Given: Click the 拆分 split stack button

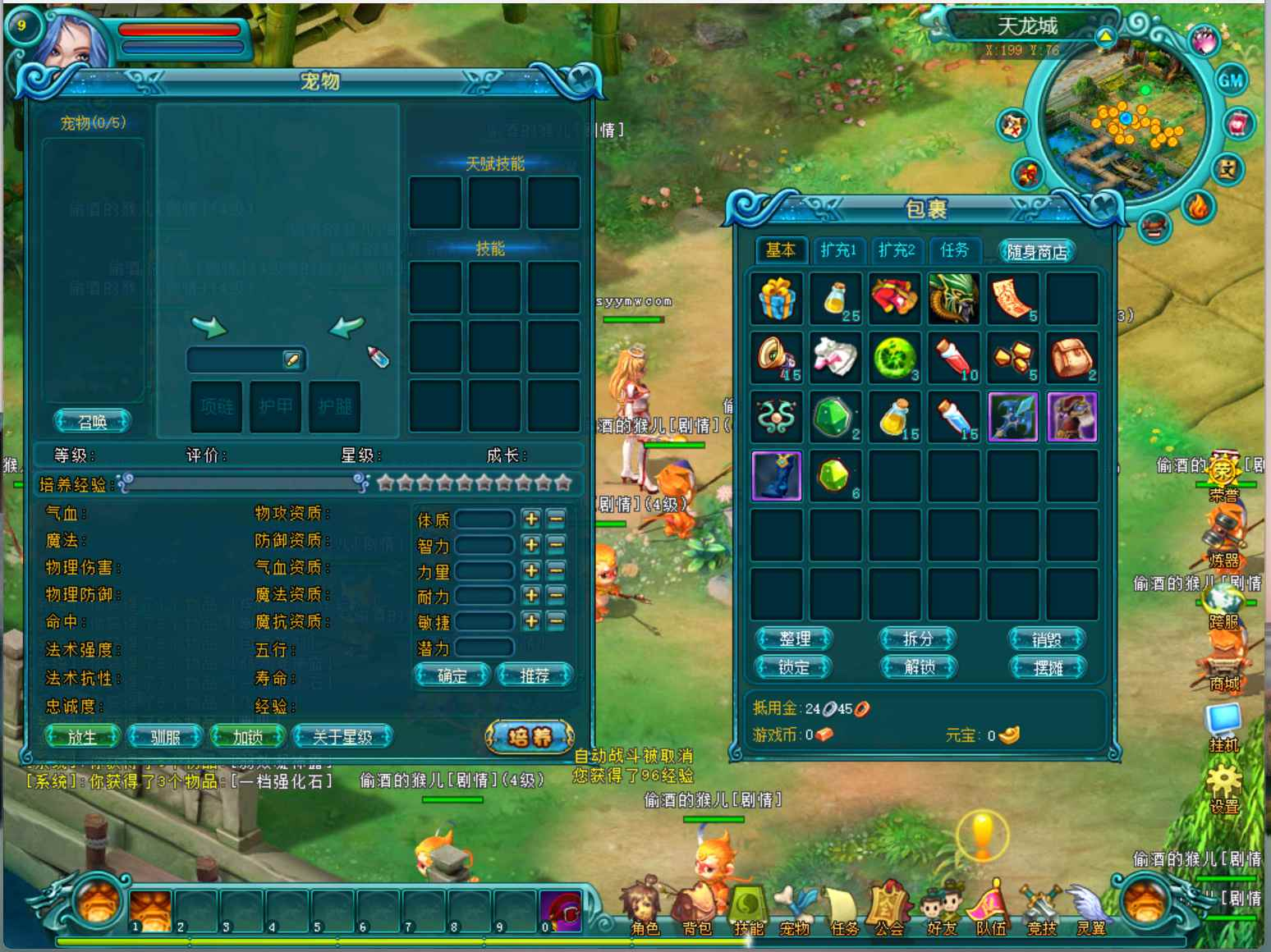Looking at the screenshot, I should point(918,638).
